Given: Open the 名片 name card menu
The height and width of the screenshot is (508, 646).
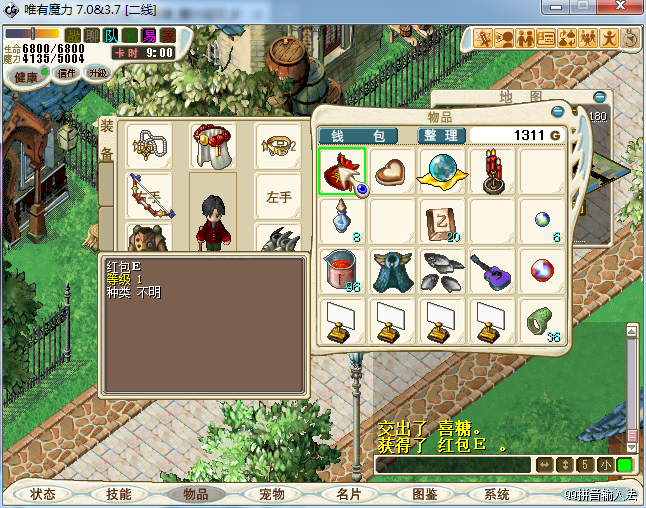Looking at the screenshot, I should click(347, 494).
